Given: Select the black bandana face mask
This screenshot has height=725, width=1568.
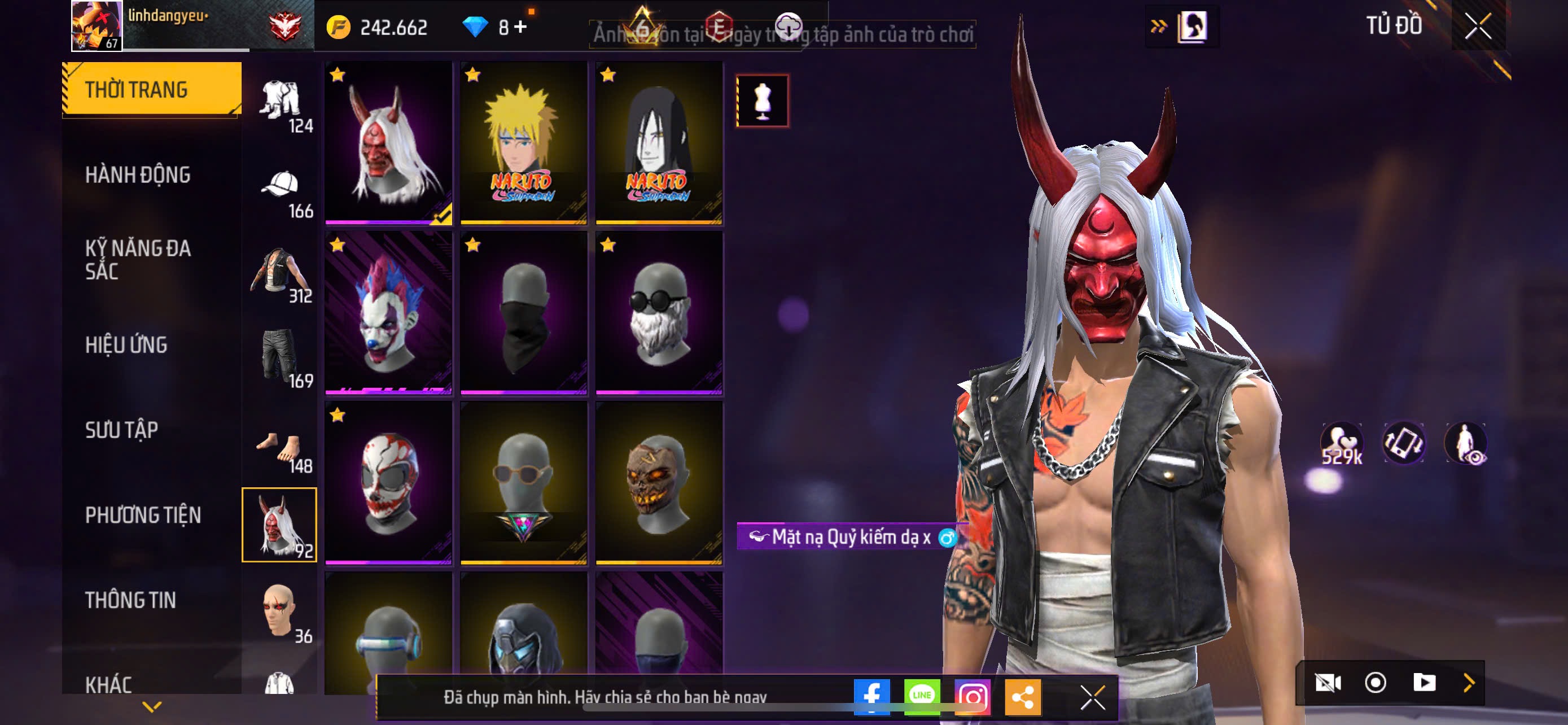Looking at the screenshot, I should click(523, 313).
